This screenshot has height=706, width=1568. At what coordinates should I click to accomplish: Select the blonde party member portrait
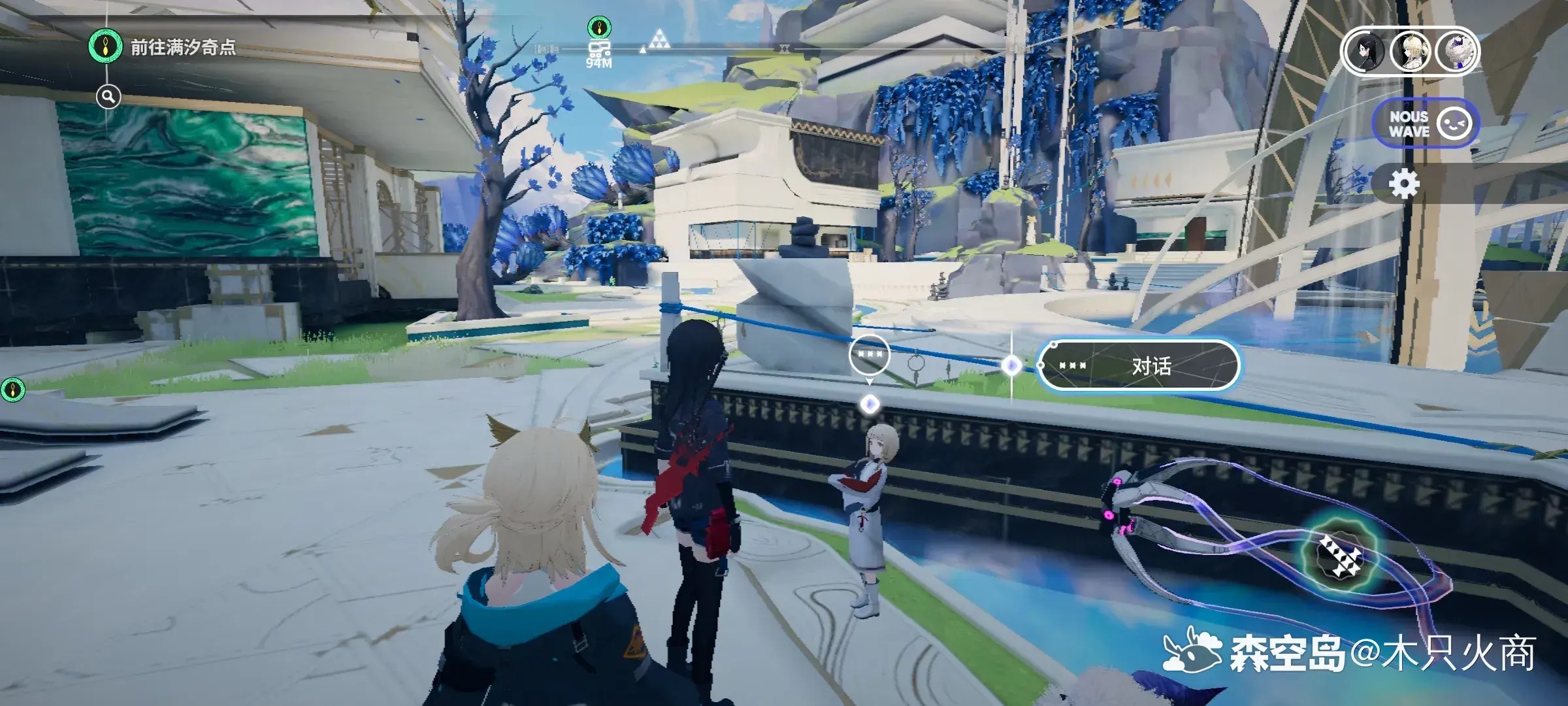[x=1411, y=52]
